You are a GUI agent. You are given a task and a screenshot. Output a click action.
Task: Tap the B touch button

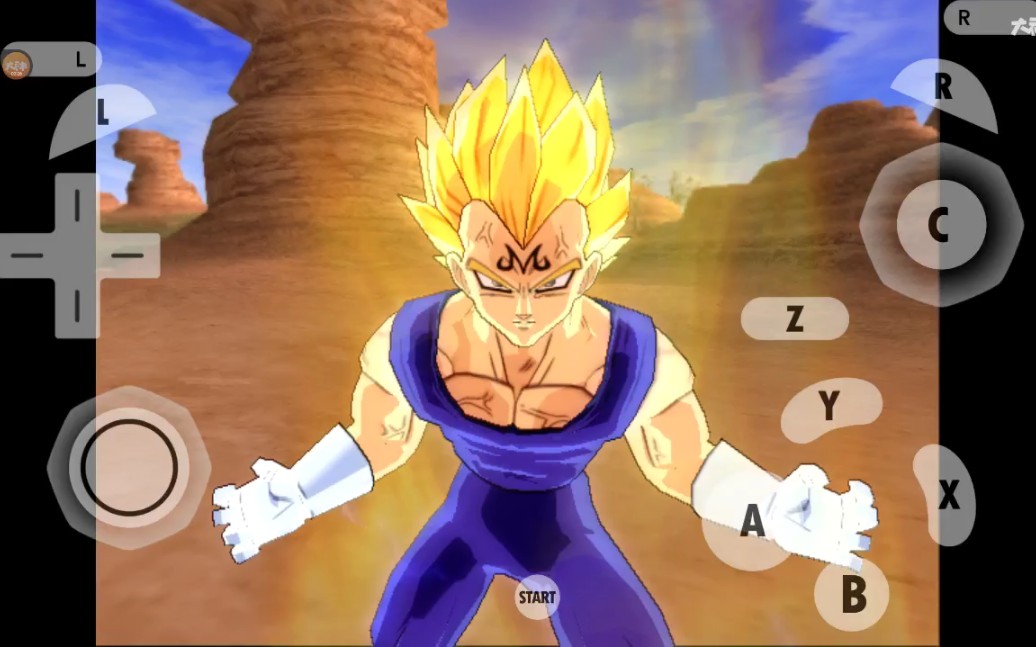click(x=852, y=594)
